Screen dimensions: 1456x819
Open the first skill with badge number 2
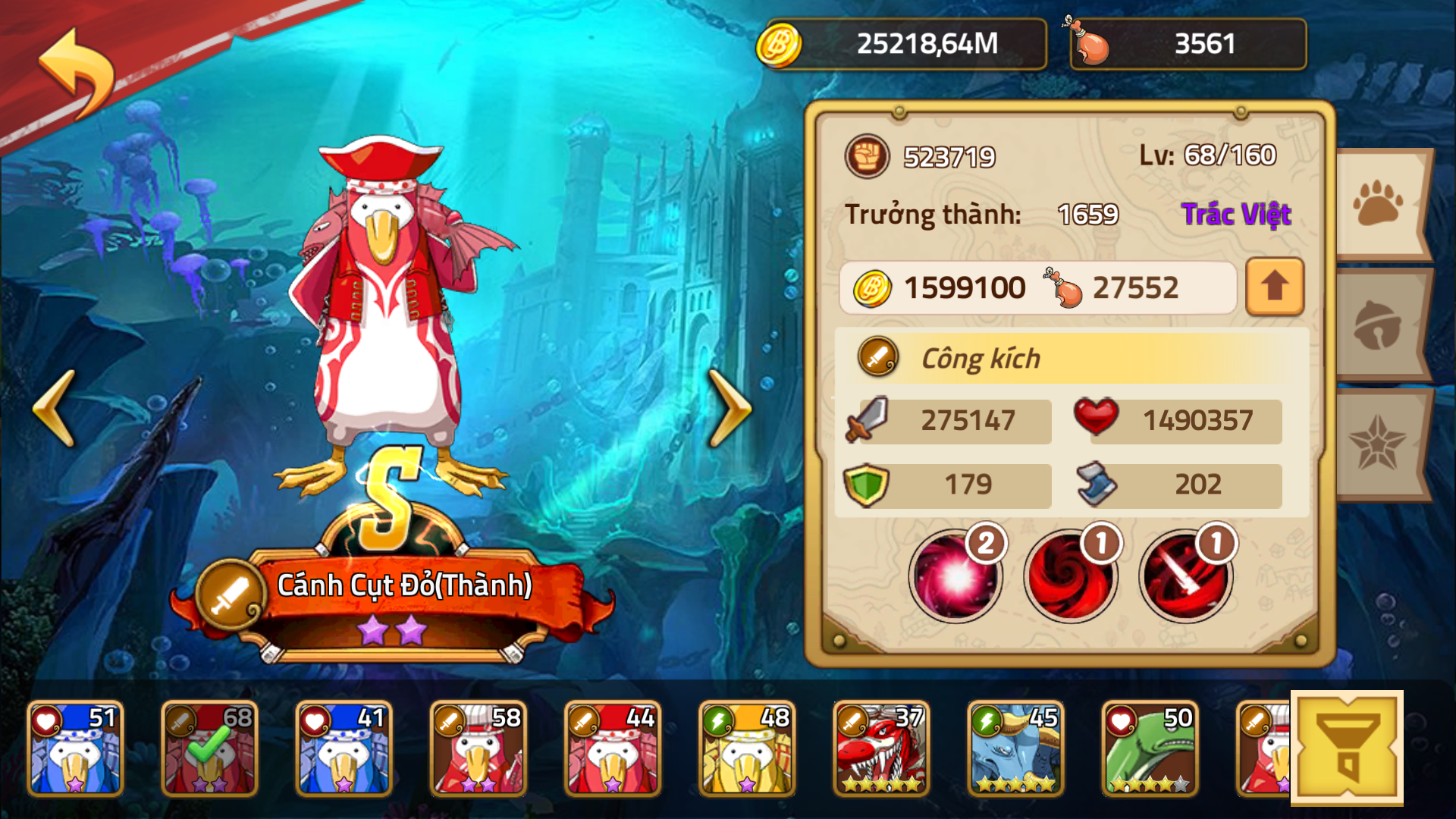pos(955,576)
